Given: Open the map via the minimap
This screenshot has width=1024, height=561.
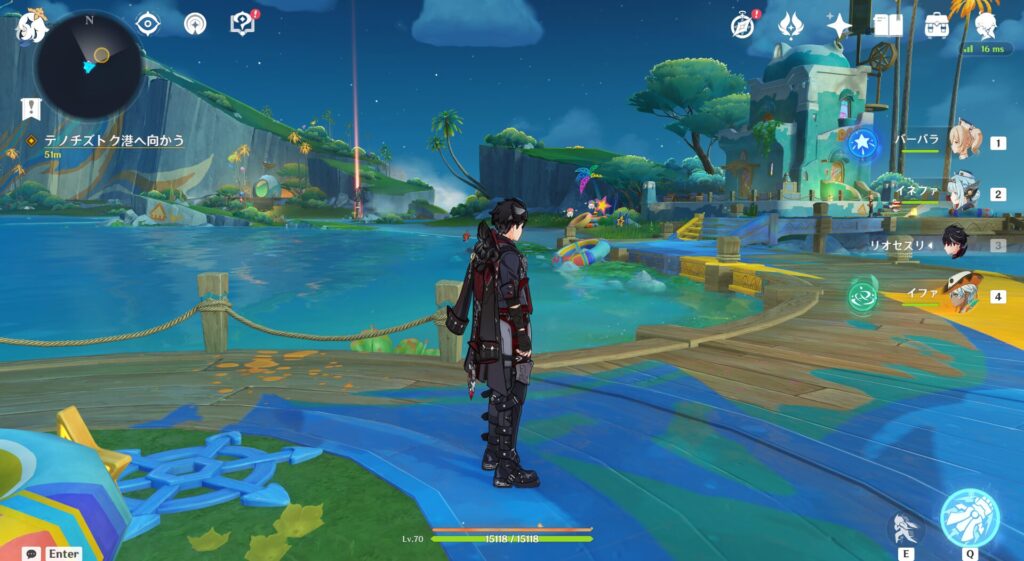Looking at the screenshot, I should click(89, 64).
